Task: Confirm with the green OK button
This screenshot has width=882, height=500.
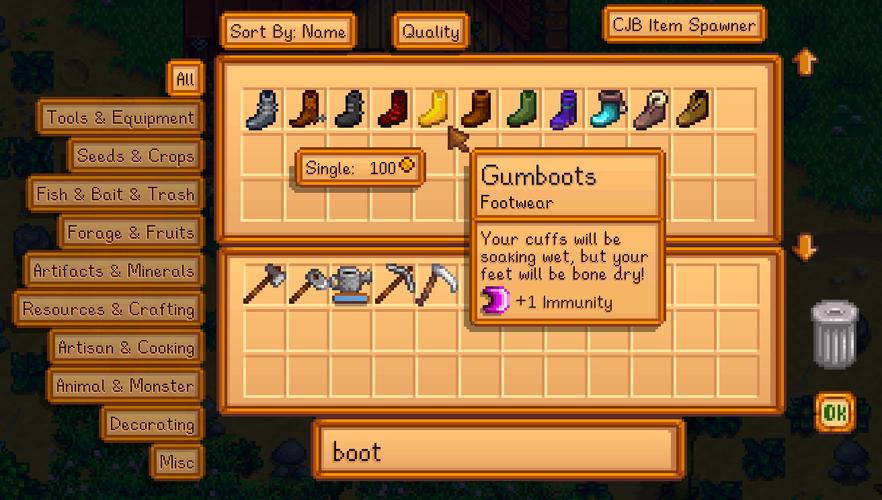Action: click(x=835, y=411)
